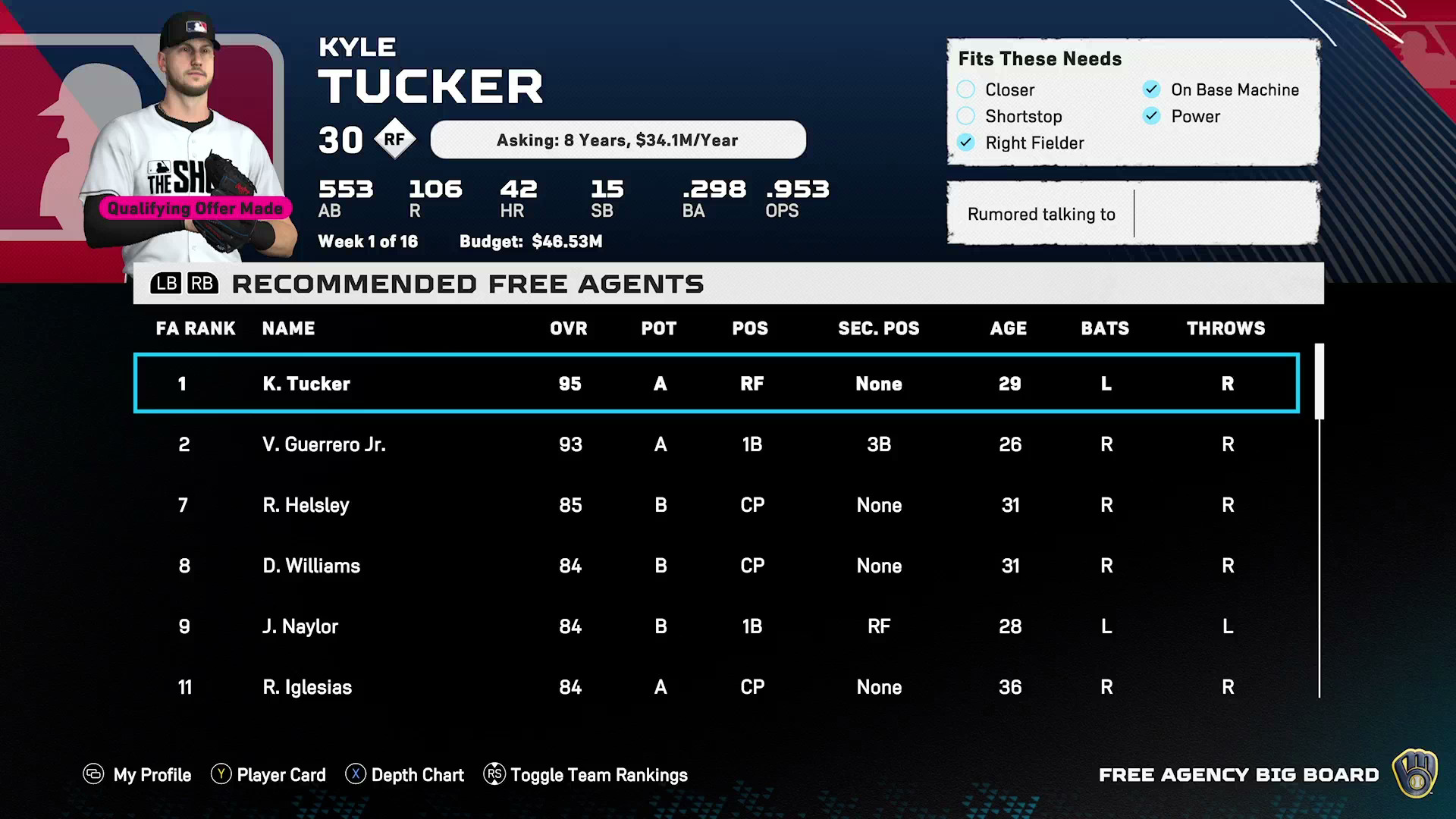
Task: Click the Recommended Free Agents header
Action: pos(467,284)
